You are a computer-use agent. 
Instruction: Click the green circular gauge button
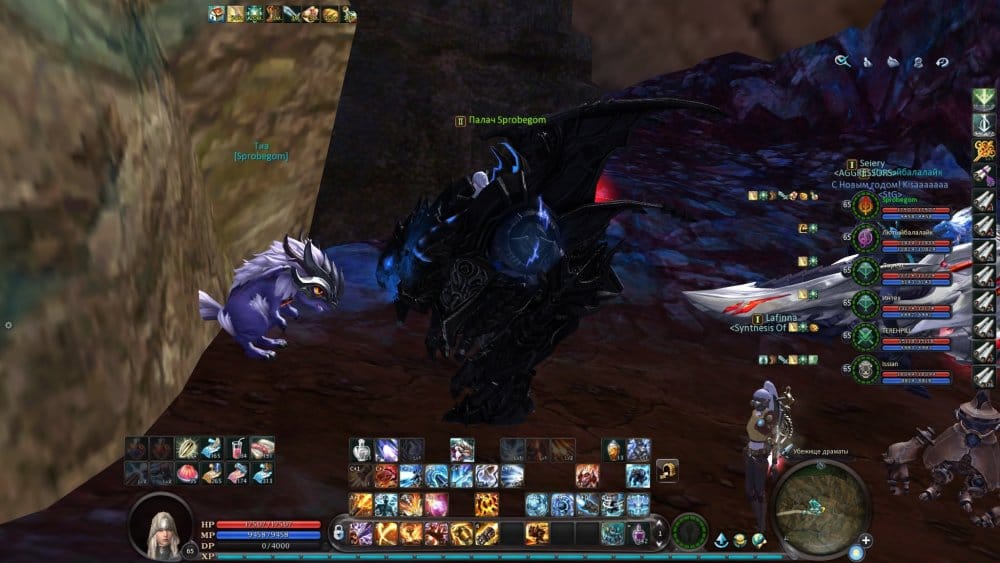[689, 531]
